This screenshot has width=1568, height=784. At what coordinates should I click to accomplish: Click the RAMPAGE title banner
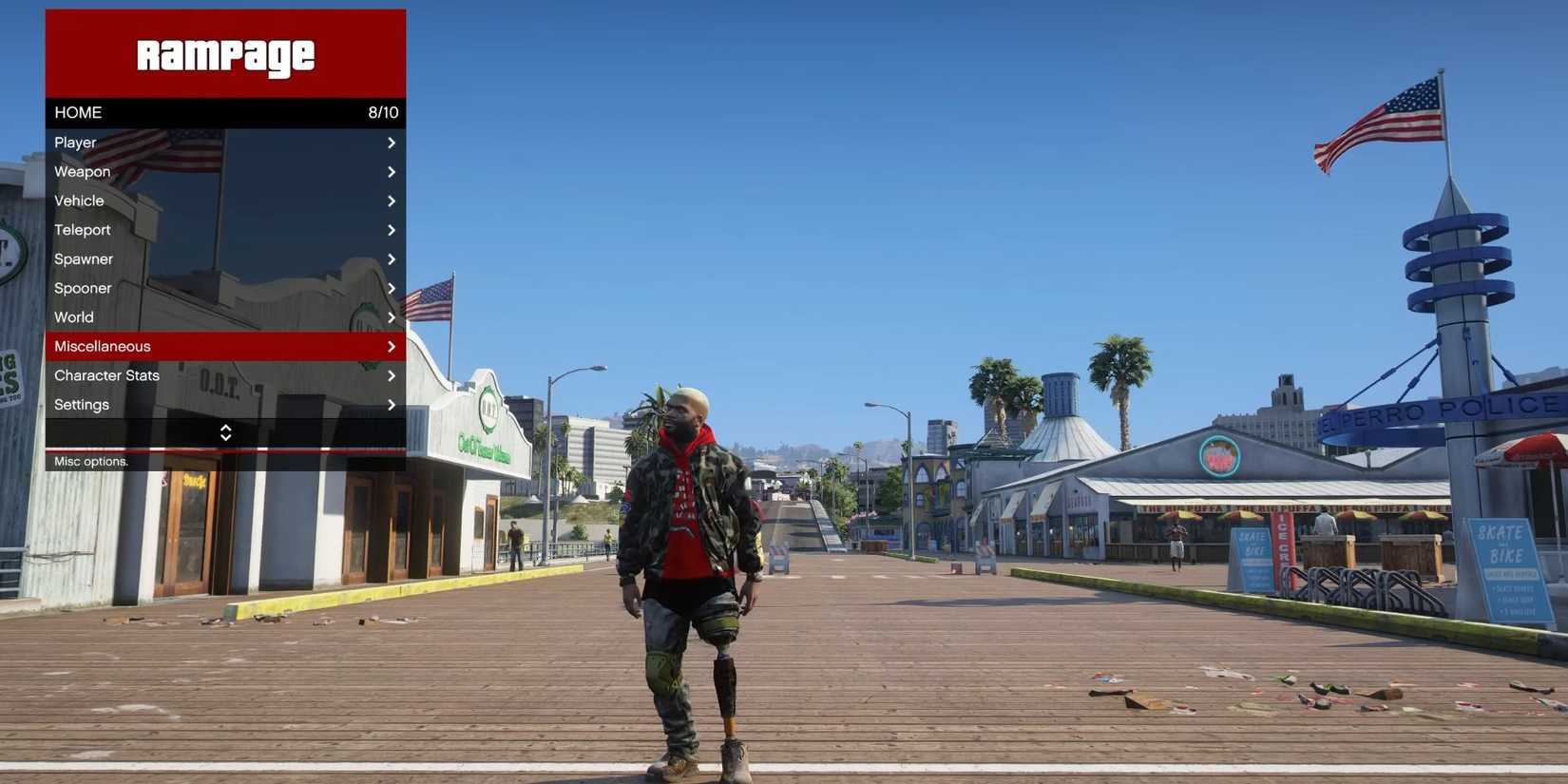point(225,54)
